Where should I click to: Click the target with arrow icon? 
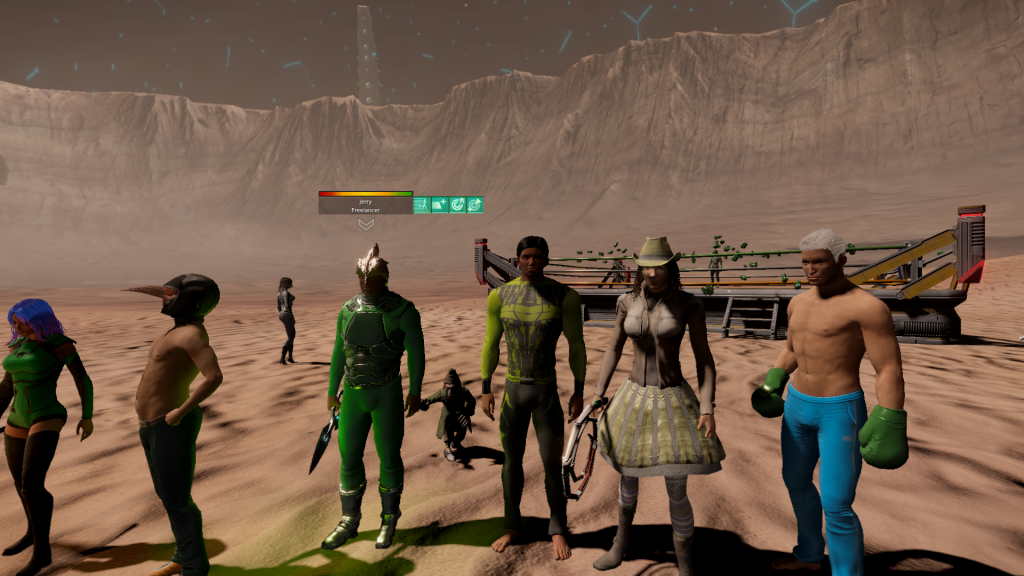(x=475, y=205)
